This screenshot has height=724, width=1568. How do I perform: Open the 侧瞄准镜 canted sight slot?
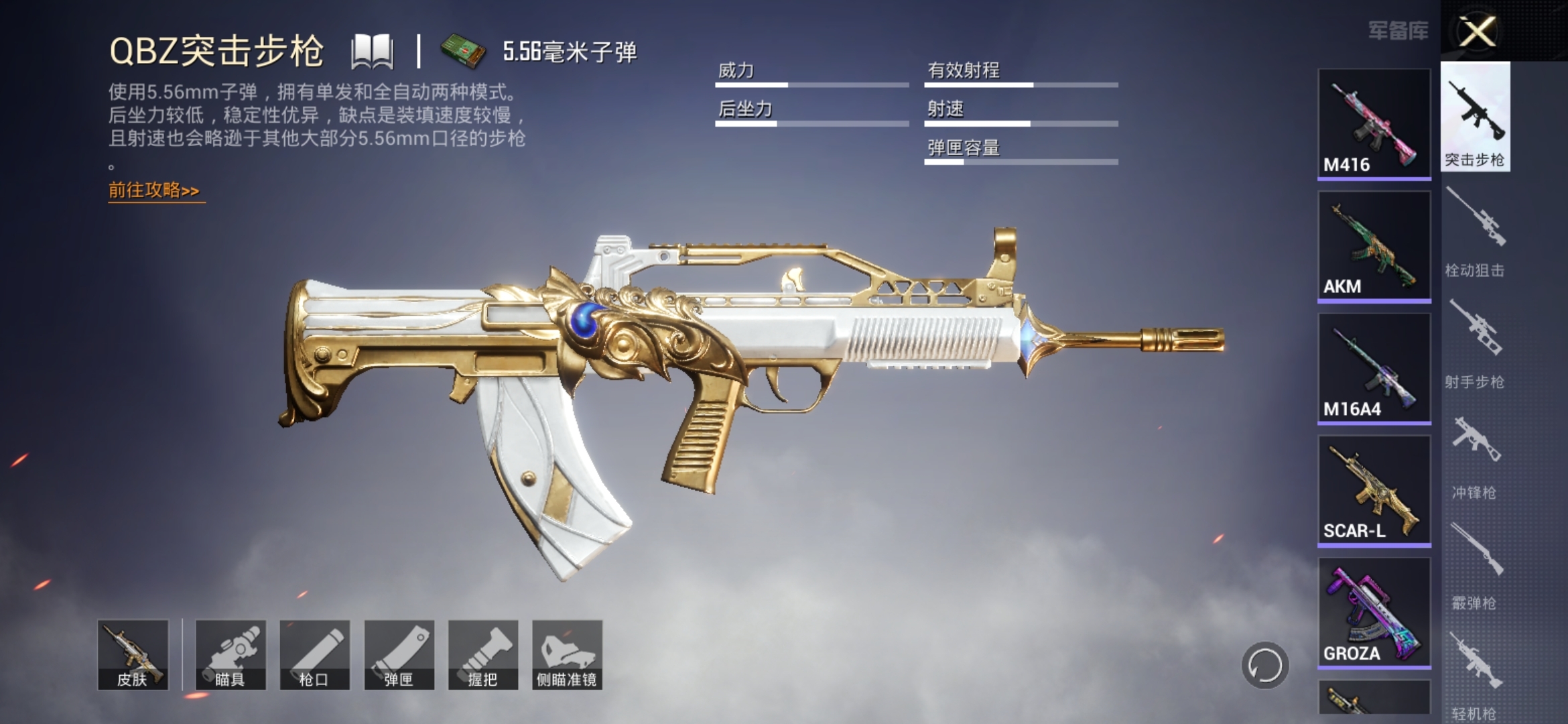(x=567, y=654)
